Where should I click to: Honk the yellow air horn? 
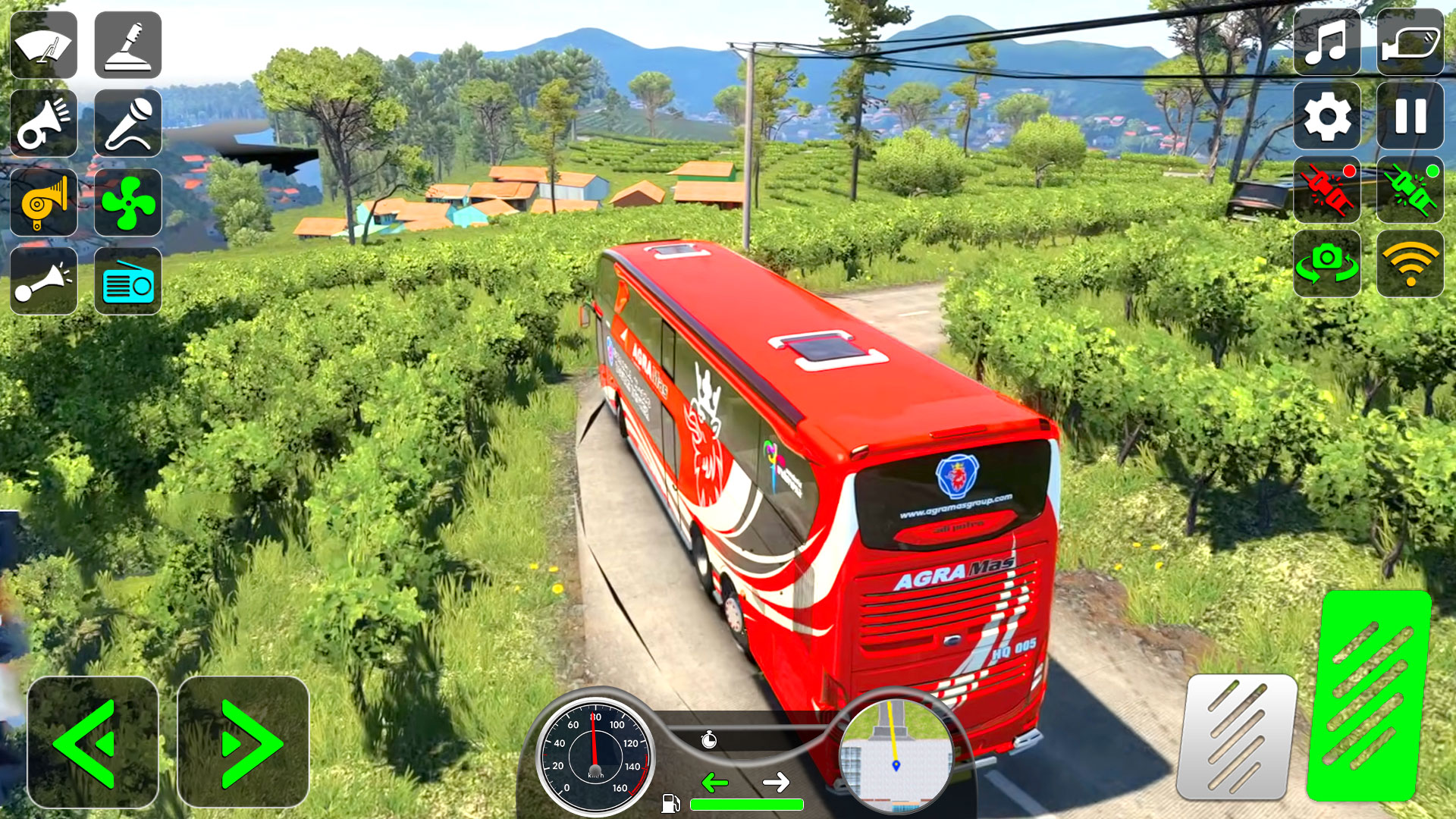pos(44,202)
